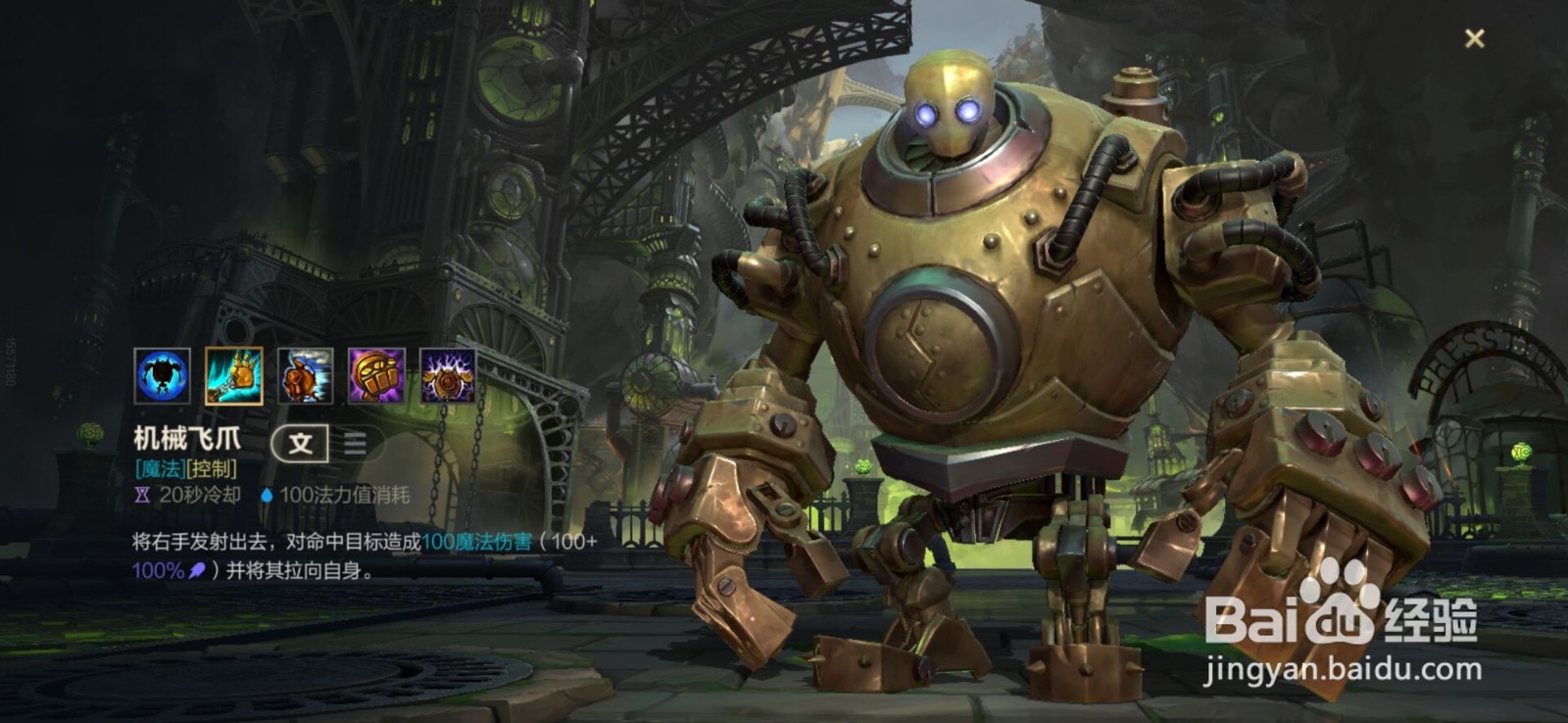View the Static Field purple lightning ultimate

click(x=448, y=375)
